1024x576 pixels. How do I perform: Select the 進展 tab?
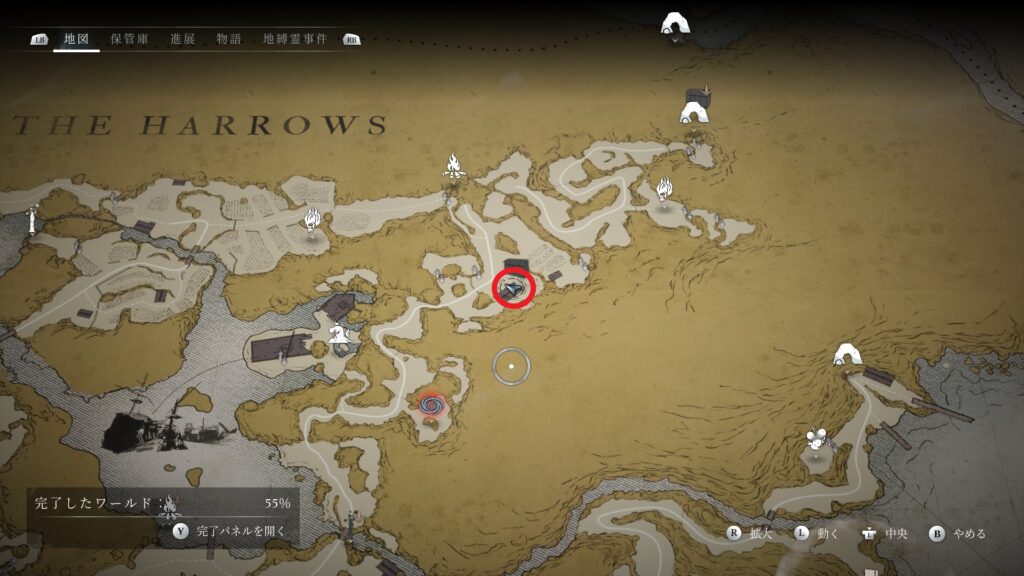[182, 39]
